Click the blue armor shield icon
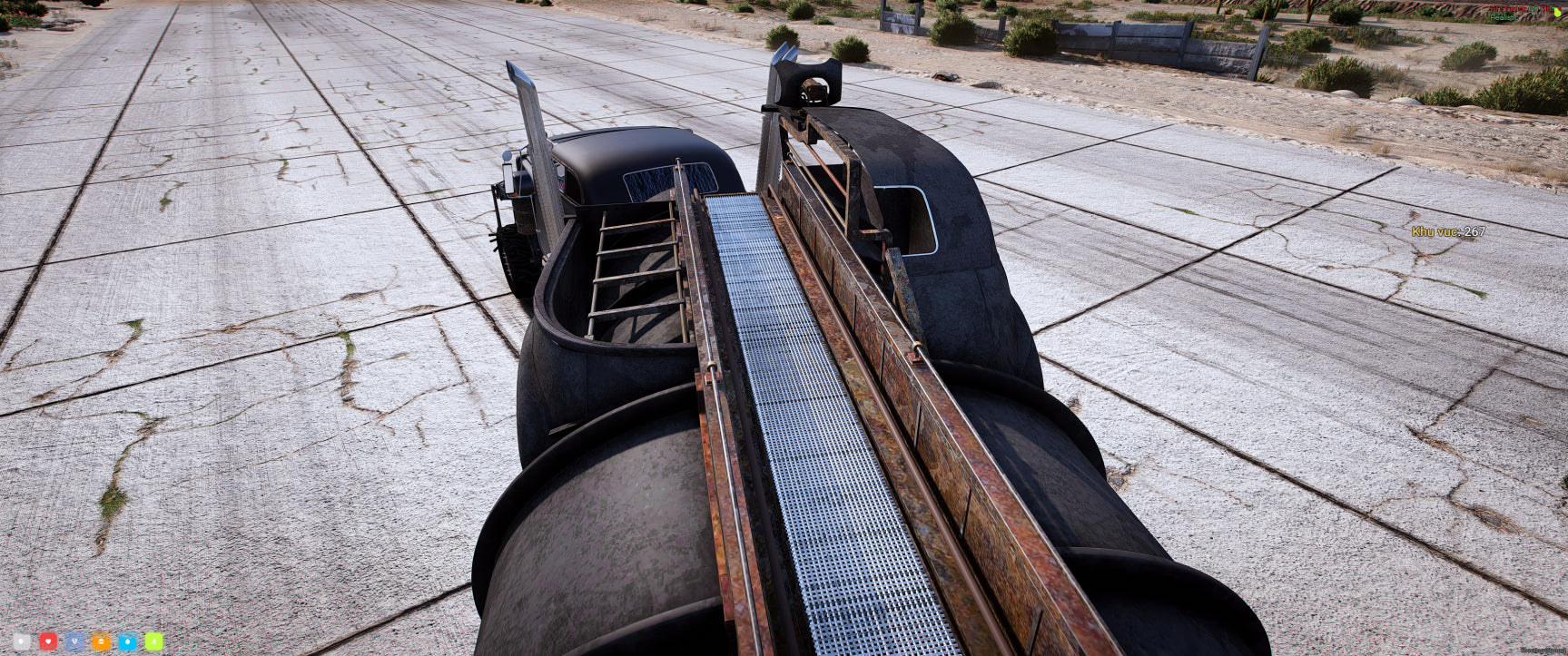The width and height of the screenshot is (1568, 656). tap(74, 641)
